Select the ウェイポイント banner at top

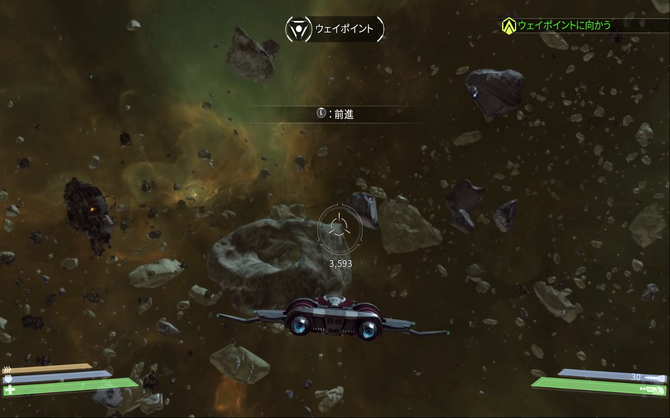(x=334, y=28)
